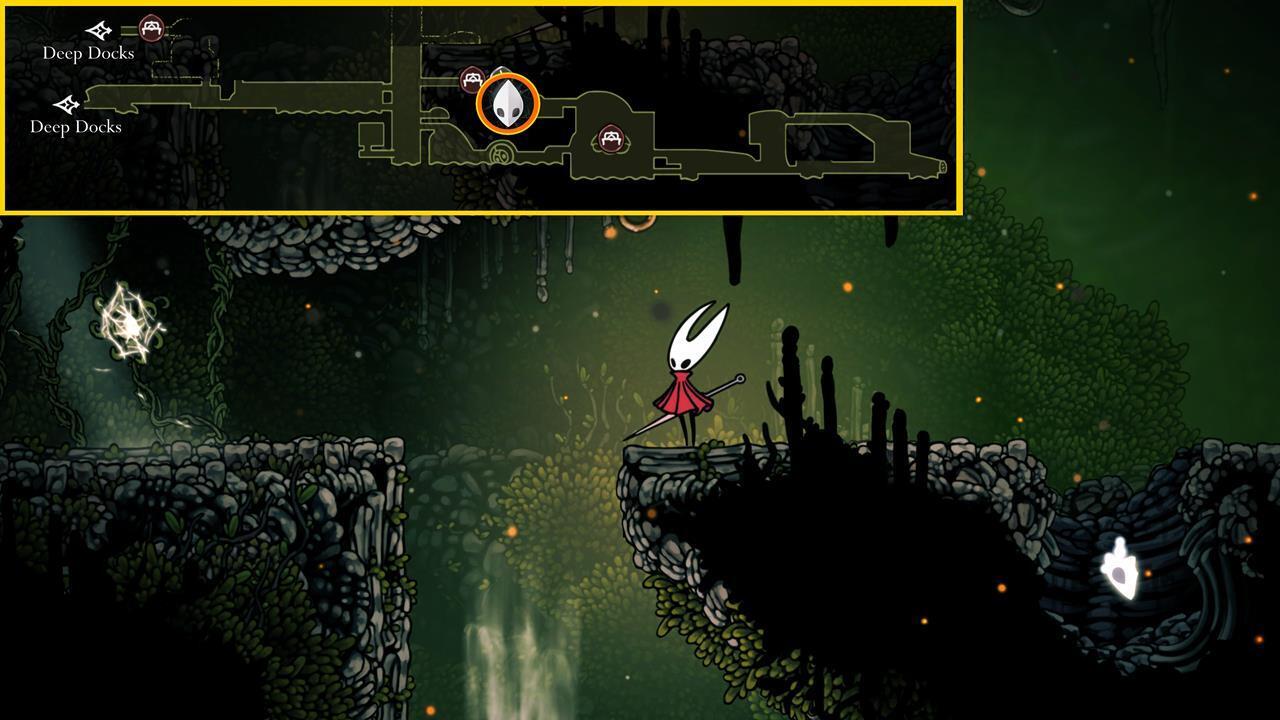Select the bottom Deep Docks label
The width and height of the screenshot is (1280, 720).
(x=77, y=127)
